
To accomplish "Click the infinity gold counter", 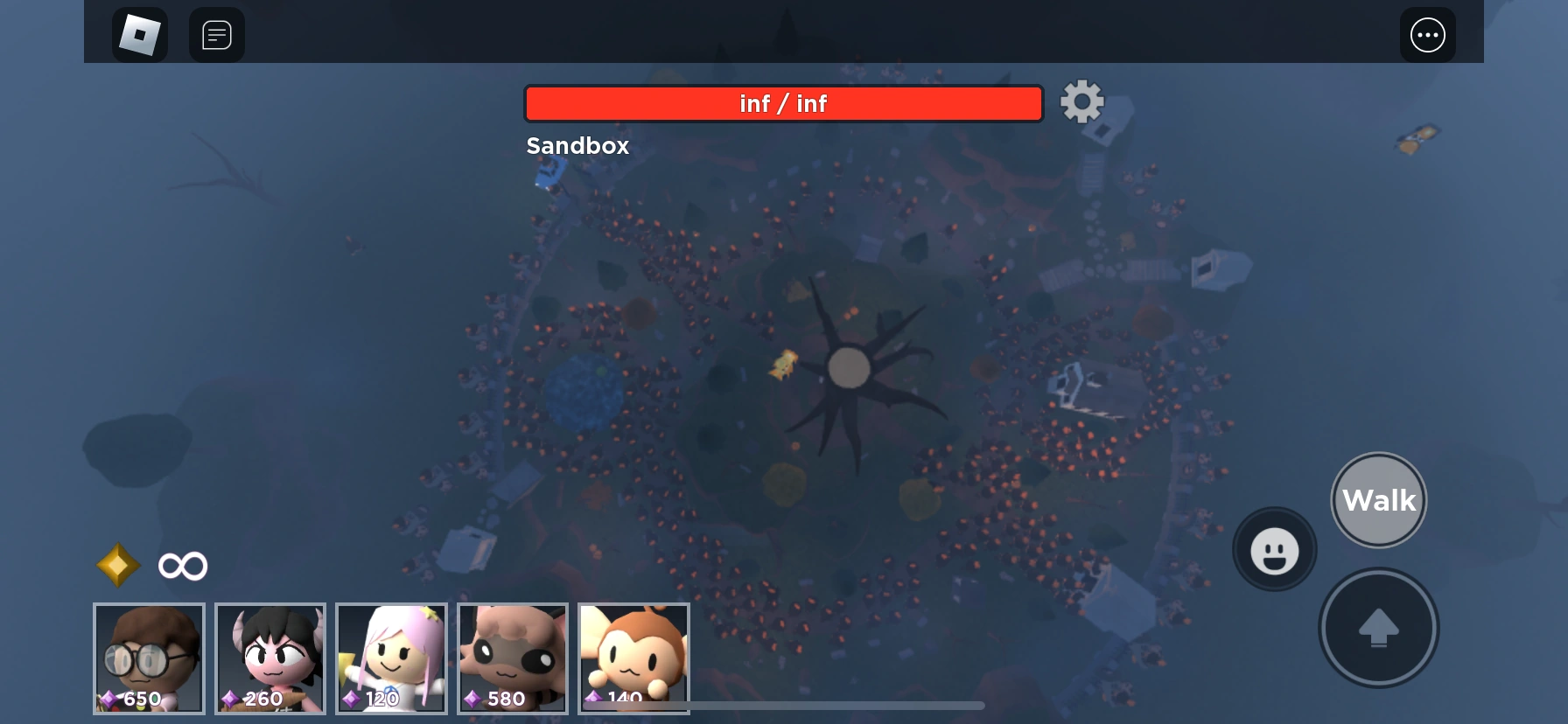I will tap(182, 565).
